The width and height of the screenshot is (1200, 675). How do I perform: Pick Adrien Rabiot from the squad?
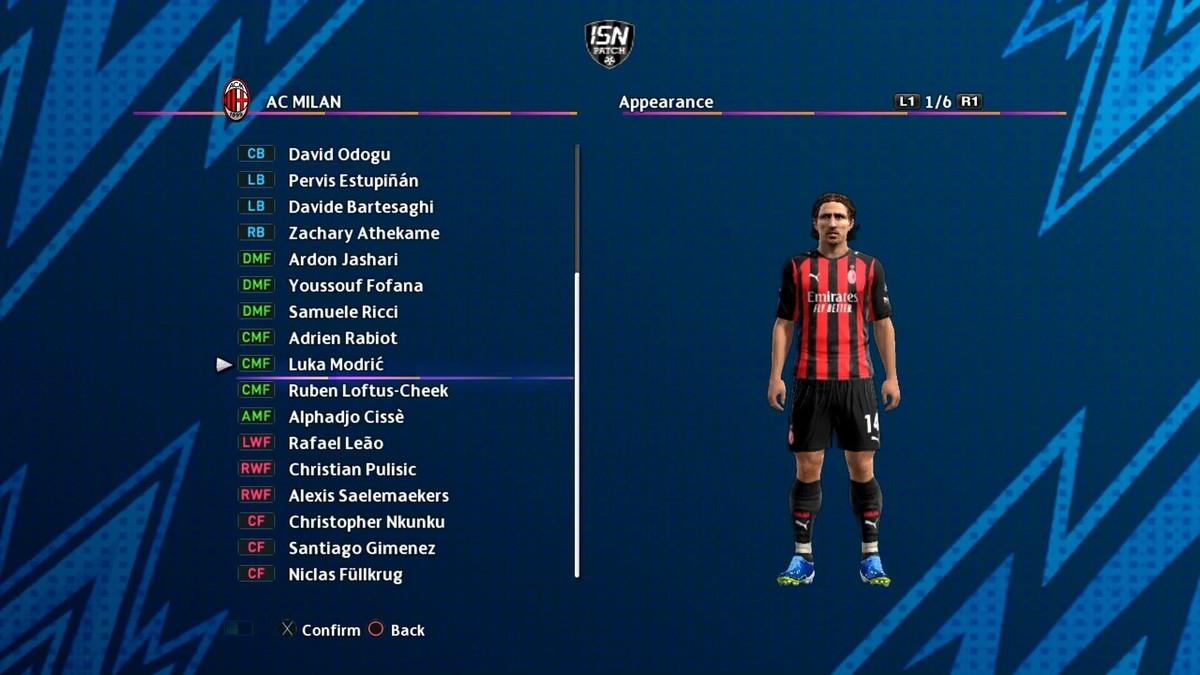click(342, 338)
